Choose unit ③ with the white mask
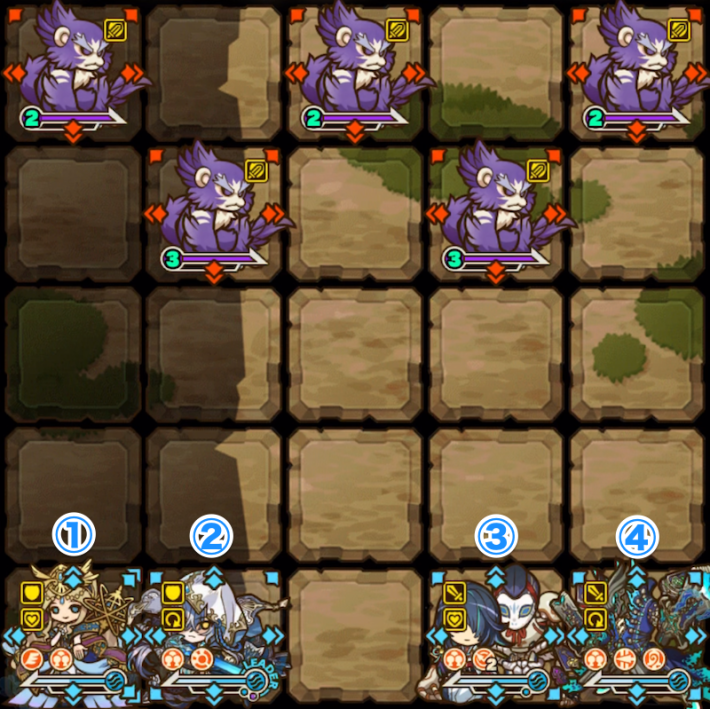The image size is (710, 709). coord(496,635)
